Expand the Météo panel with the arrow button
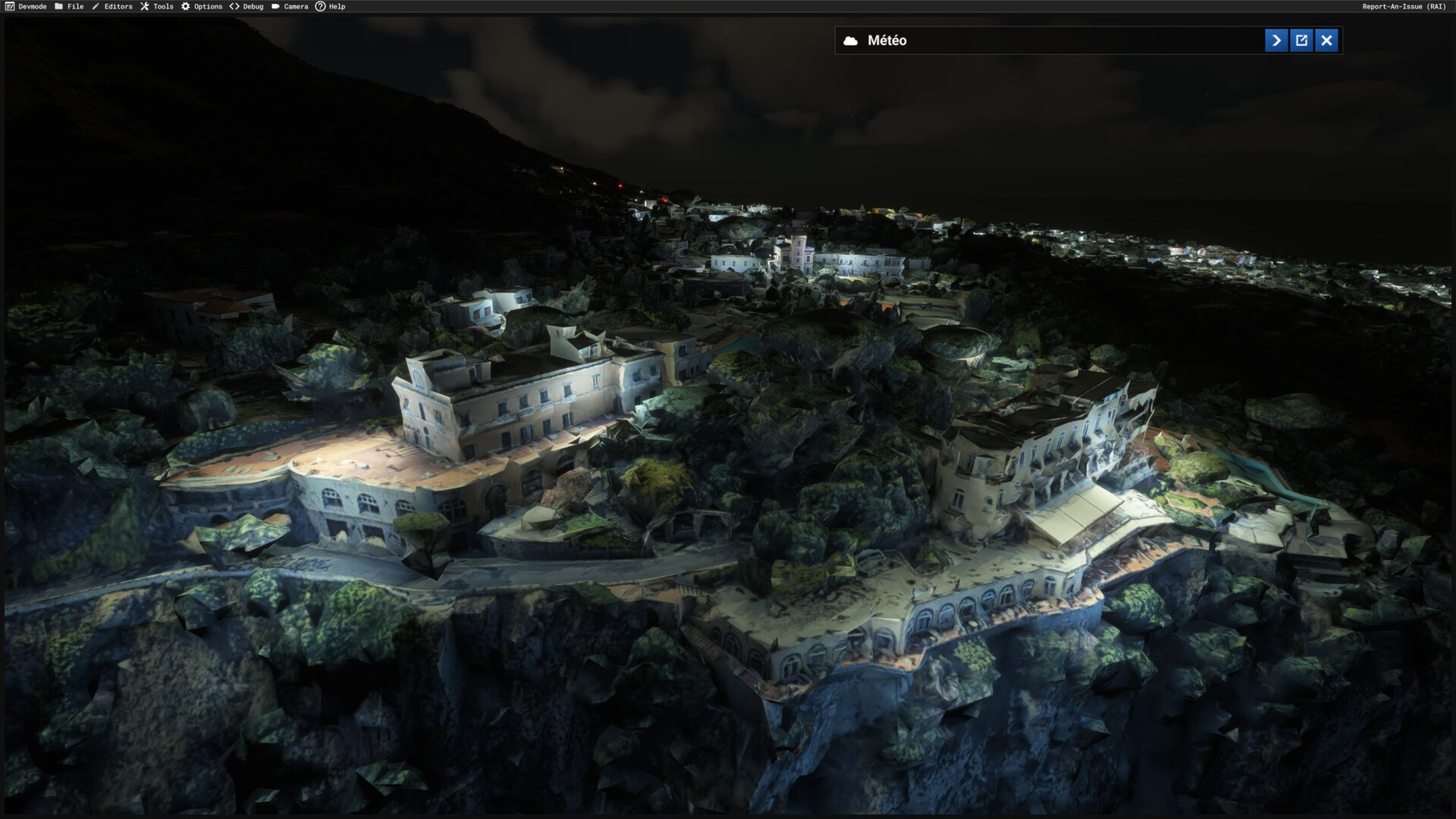 (1276, 40)
